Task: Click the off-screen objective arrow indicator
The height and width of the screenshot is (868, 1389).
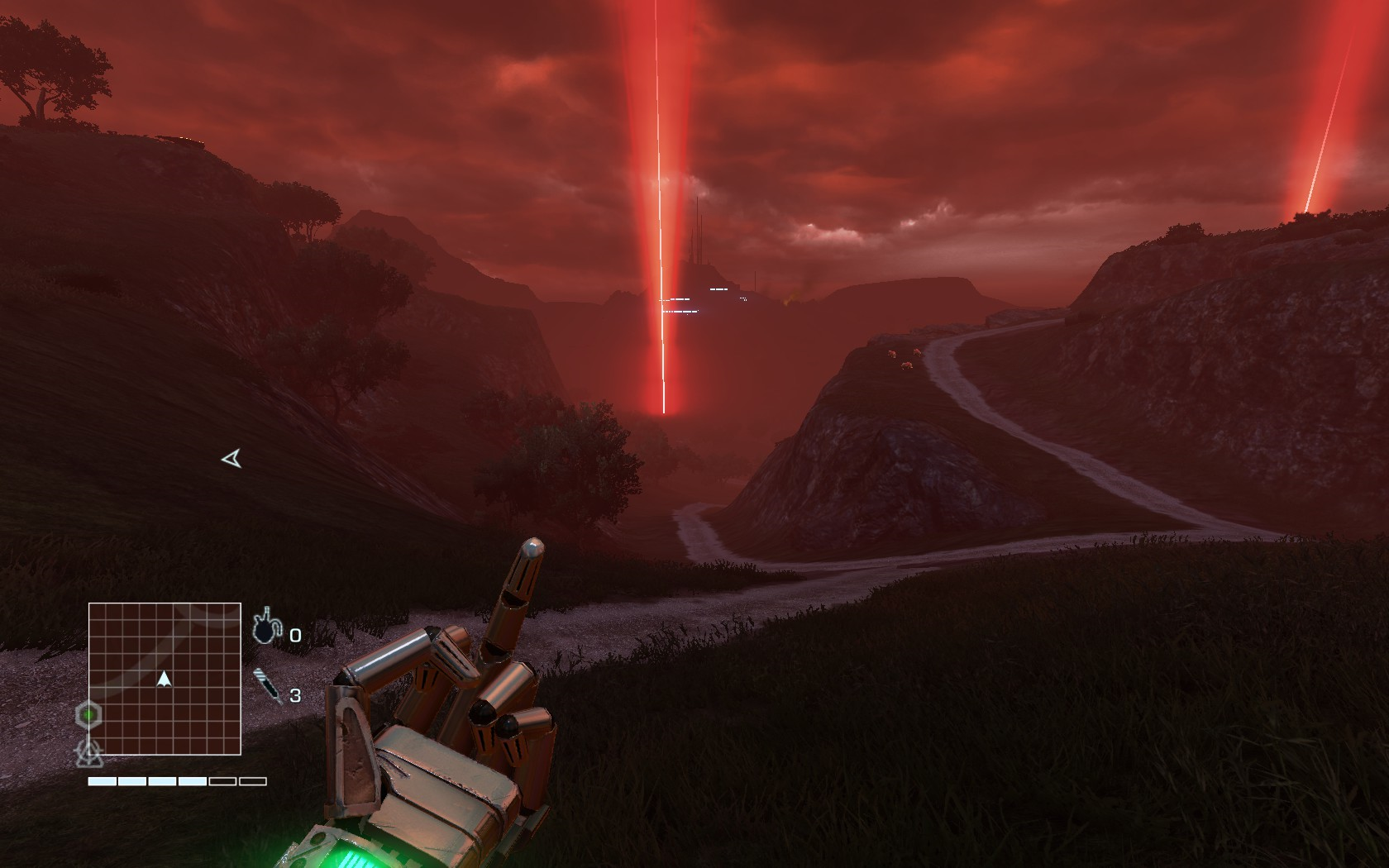Action: point(231,458)
